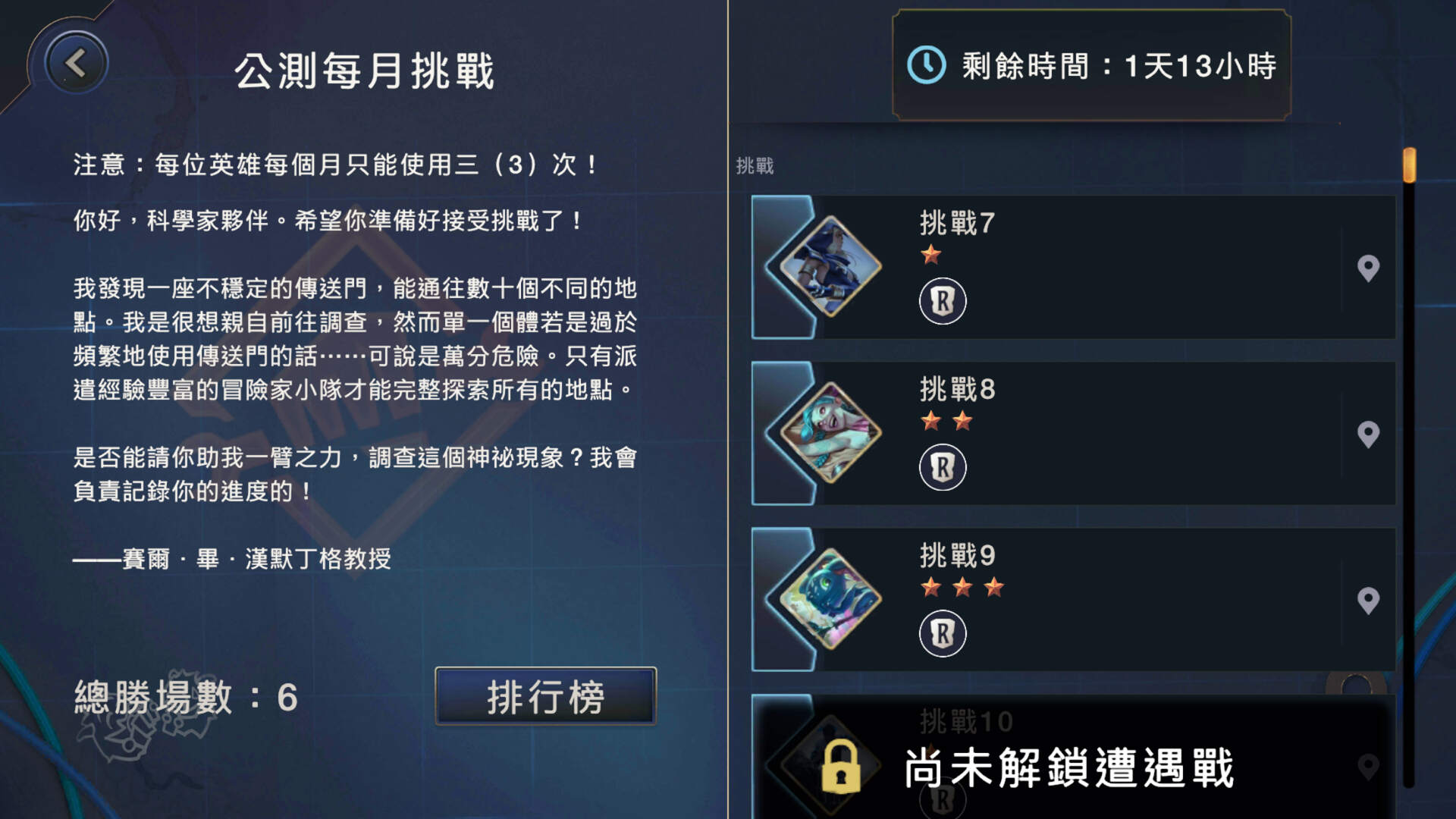Click the location pin for locked 挑戰10
Screen dimensions: 1456x819
tap(1370, 767)
